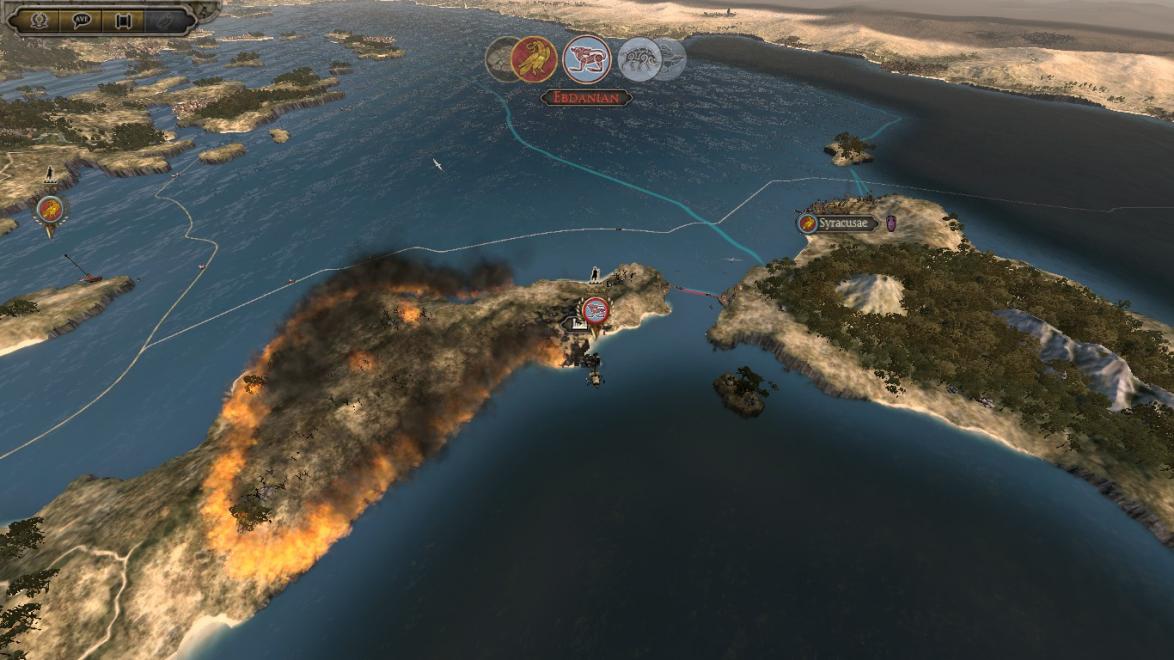Open the speech bubble chat button
Screen dimensions: 1174x660
tap(82, 20)
